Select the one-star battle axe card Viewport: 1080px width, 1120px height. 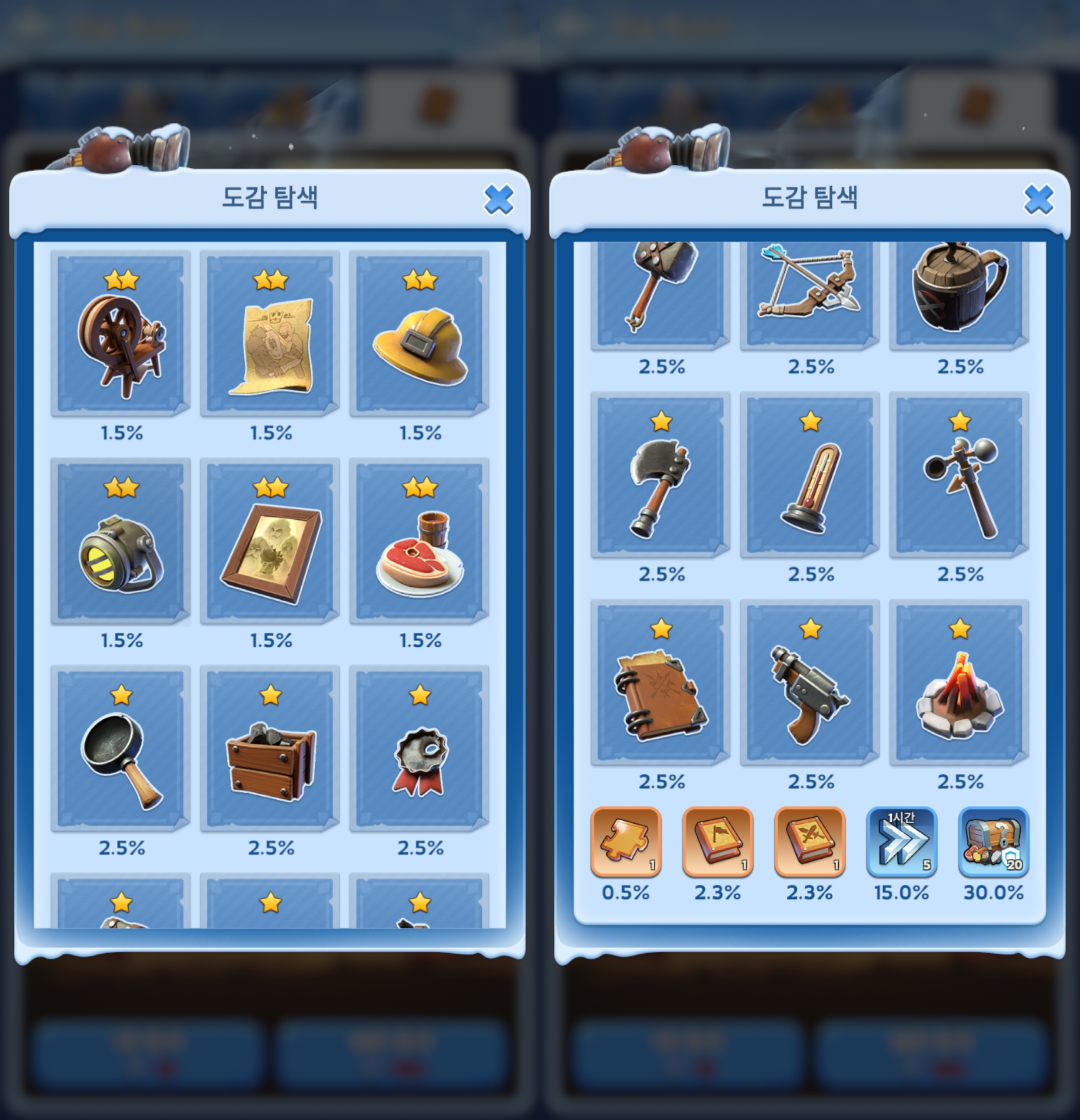(x=660, y=475)
